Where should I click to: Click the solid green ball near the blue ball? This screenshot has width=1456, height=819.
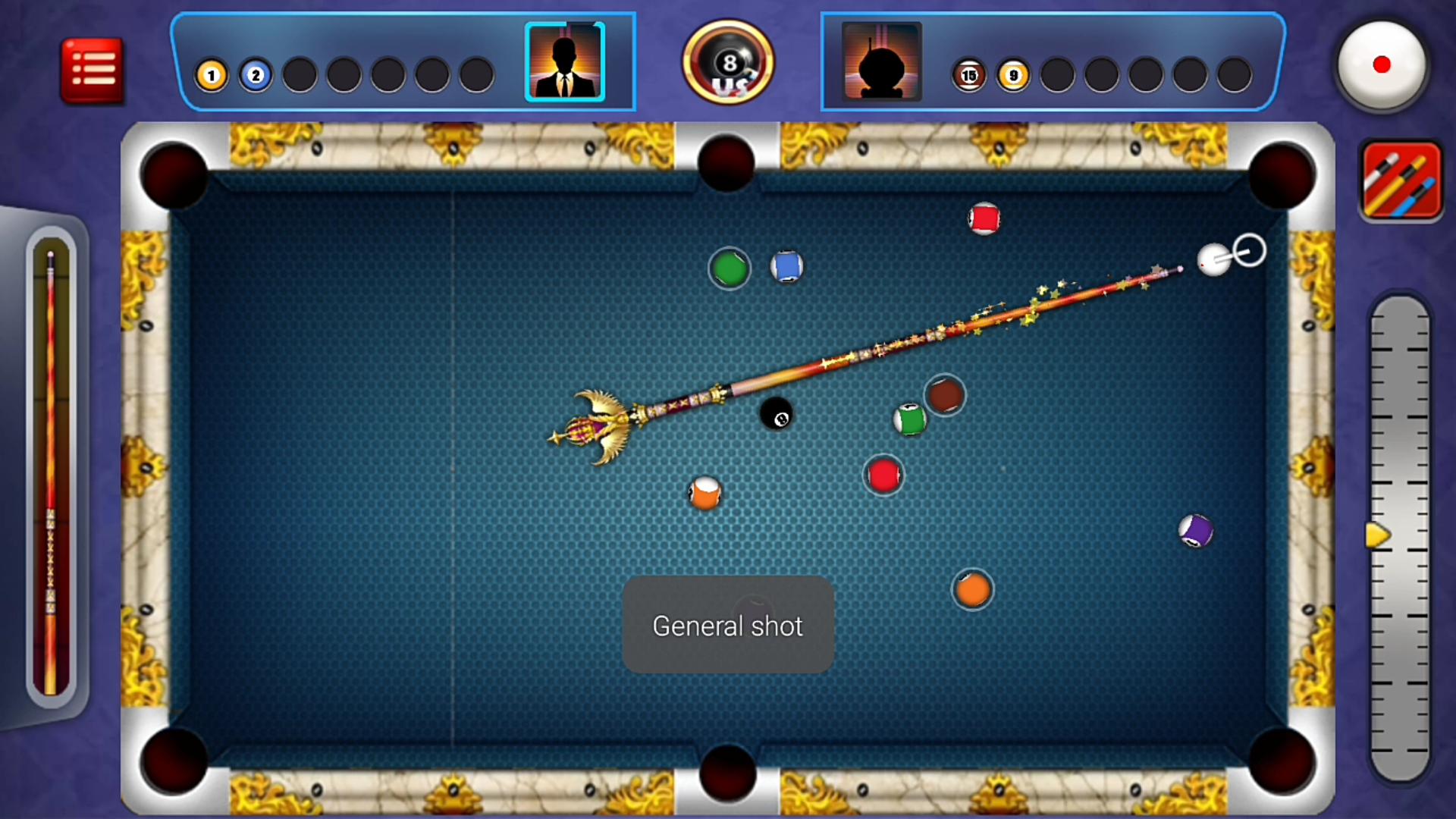730,268
